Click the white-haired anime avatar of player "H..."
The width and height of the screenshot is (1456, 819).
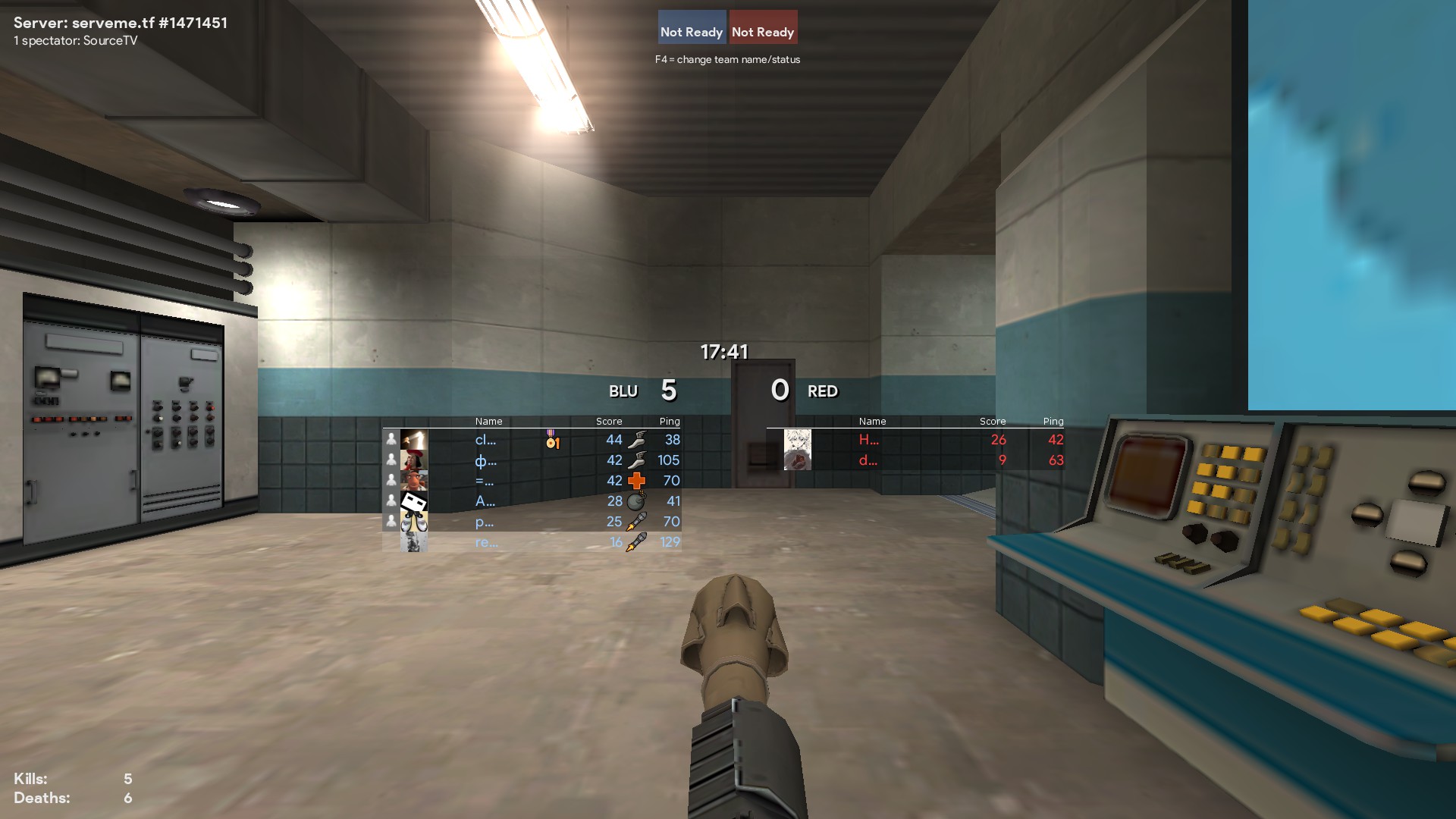797,440
